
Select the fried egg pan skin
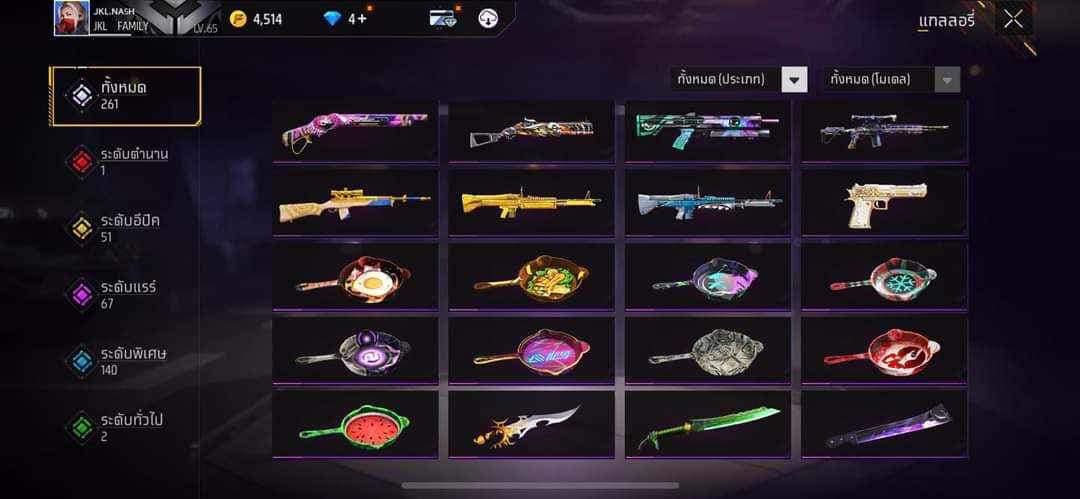point(355,277)
